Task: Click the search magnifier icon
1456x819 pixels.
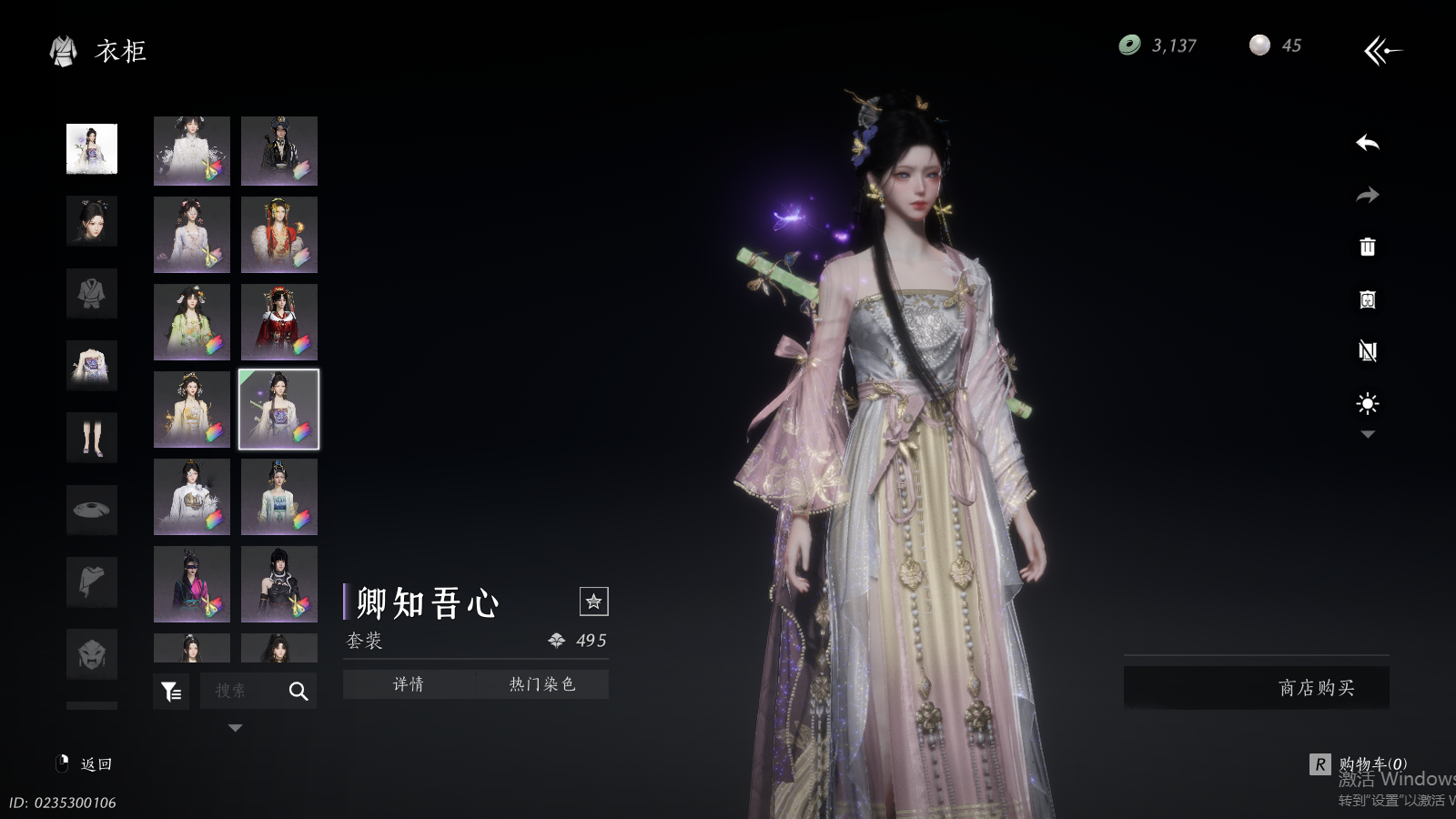Action: click(x=298, y=692)
